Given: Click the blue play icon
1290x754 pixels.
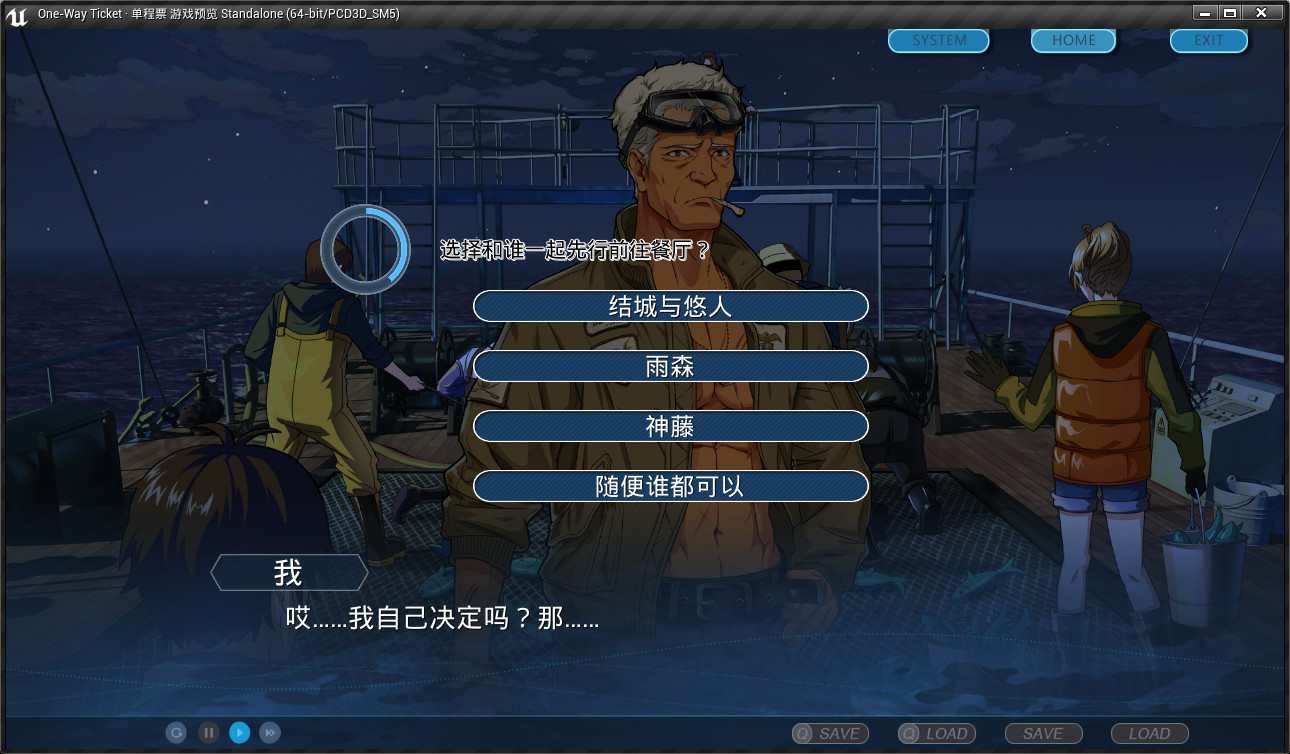Looking at the screenshot, I should (238, 732).
